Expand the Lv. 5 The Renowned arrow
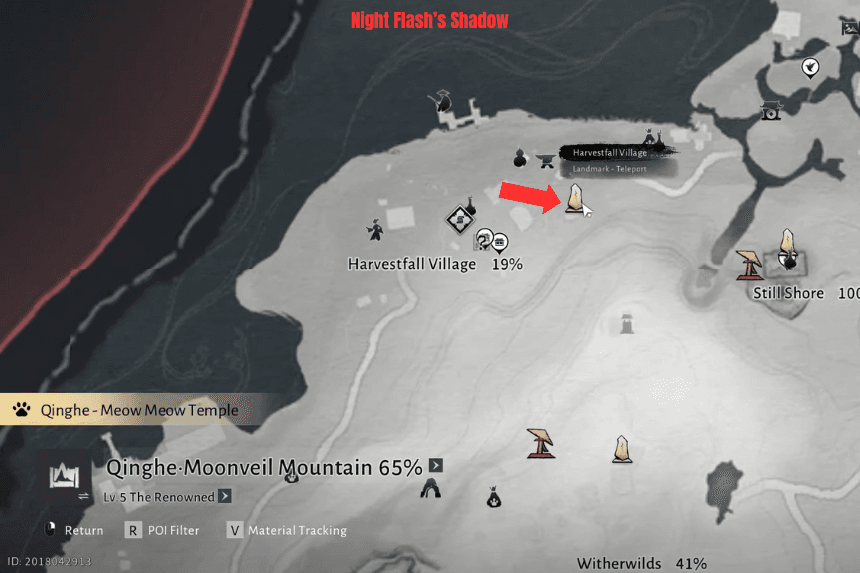This screenshot has width=860, height=573. [x=225, y=496]
